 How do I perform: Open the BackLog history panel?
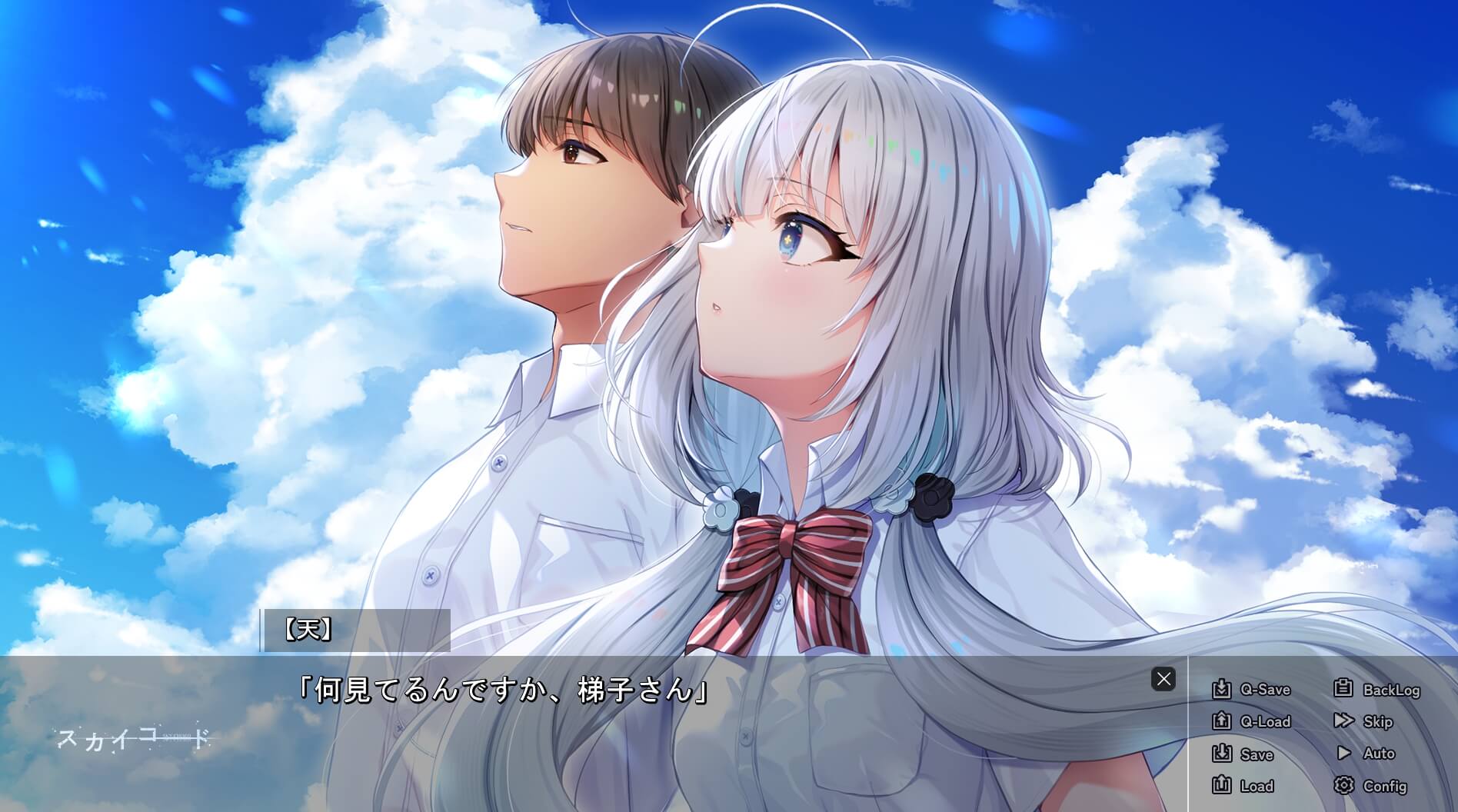[x=1393, y=689]
